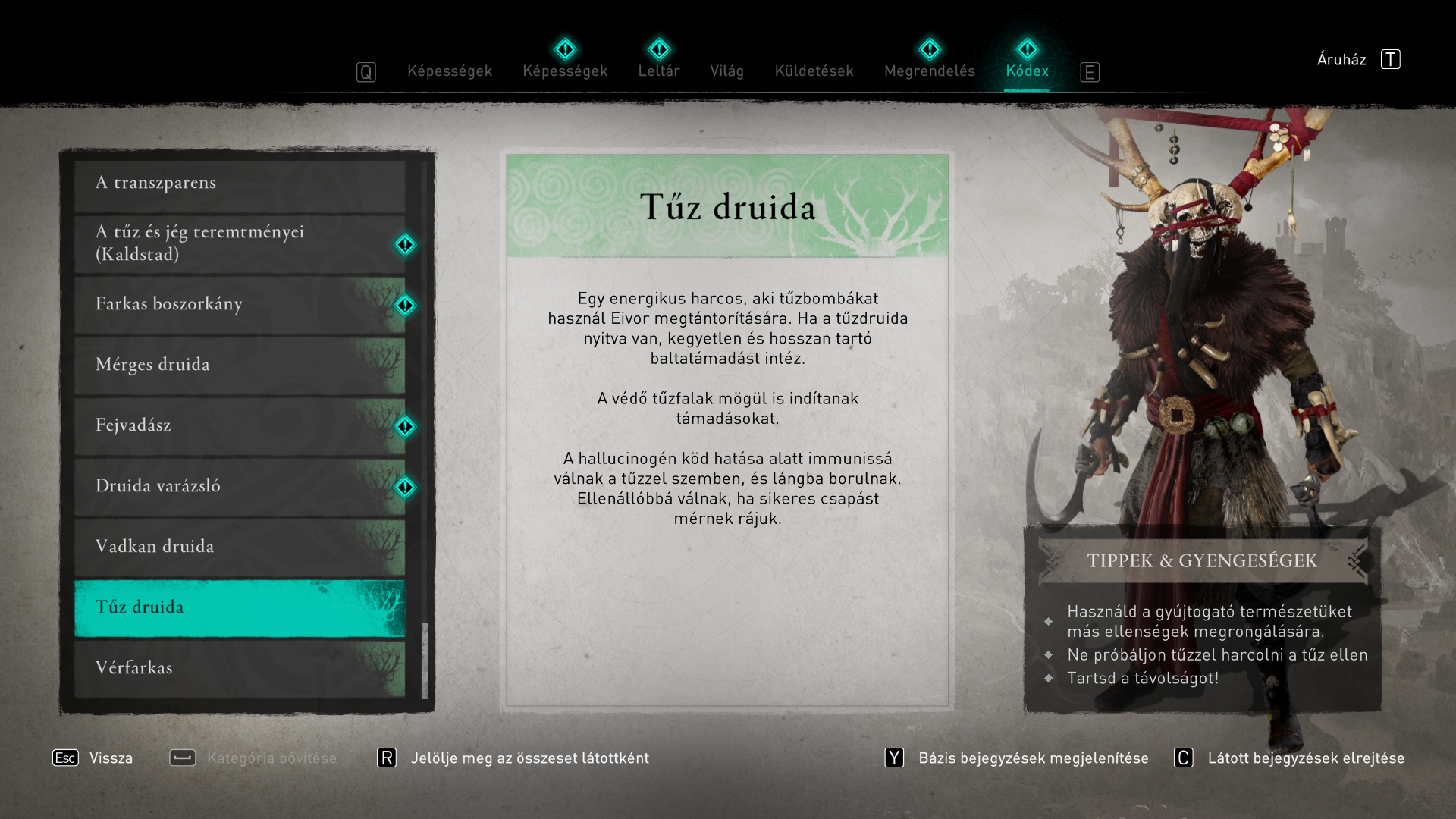Select the Megrendelés tab
Image resolution: width=1456 pixels, height=819 pixels.
pyautogui.click(x=929, y=71)
